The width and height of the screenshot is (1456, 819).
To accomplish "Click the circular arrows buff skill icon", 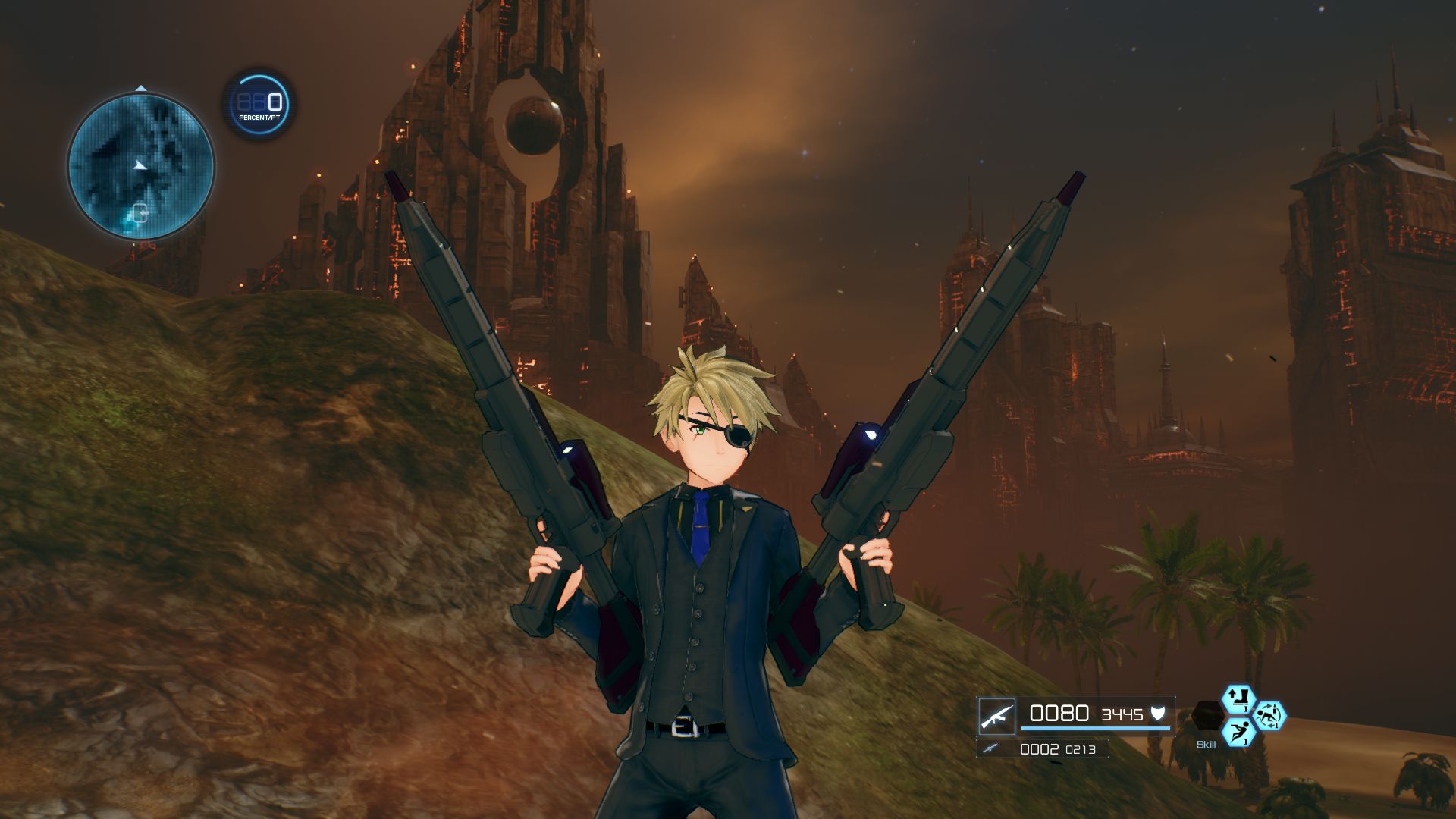I will click(x=1272, y=714).
